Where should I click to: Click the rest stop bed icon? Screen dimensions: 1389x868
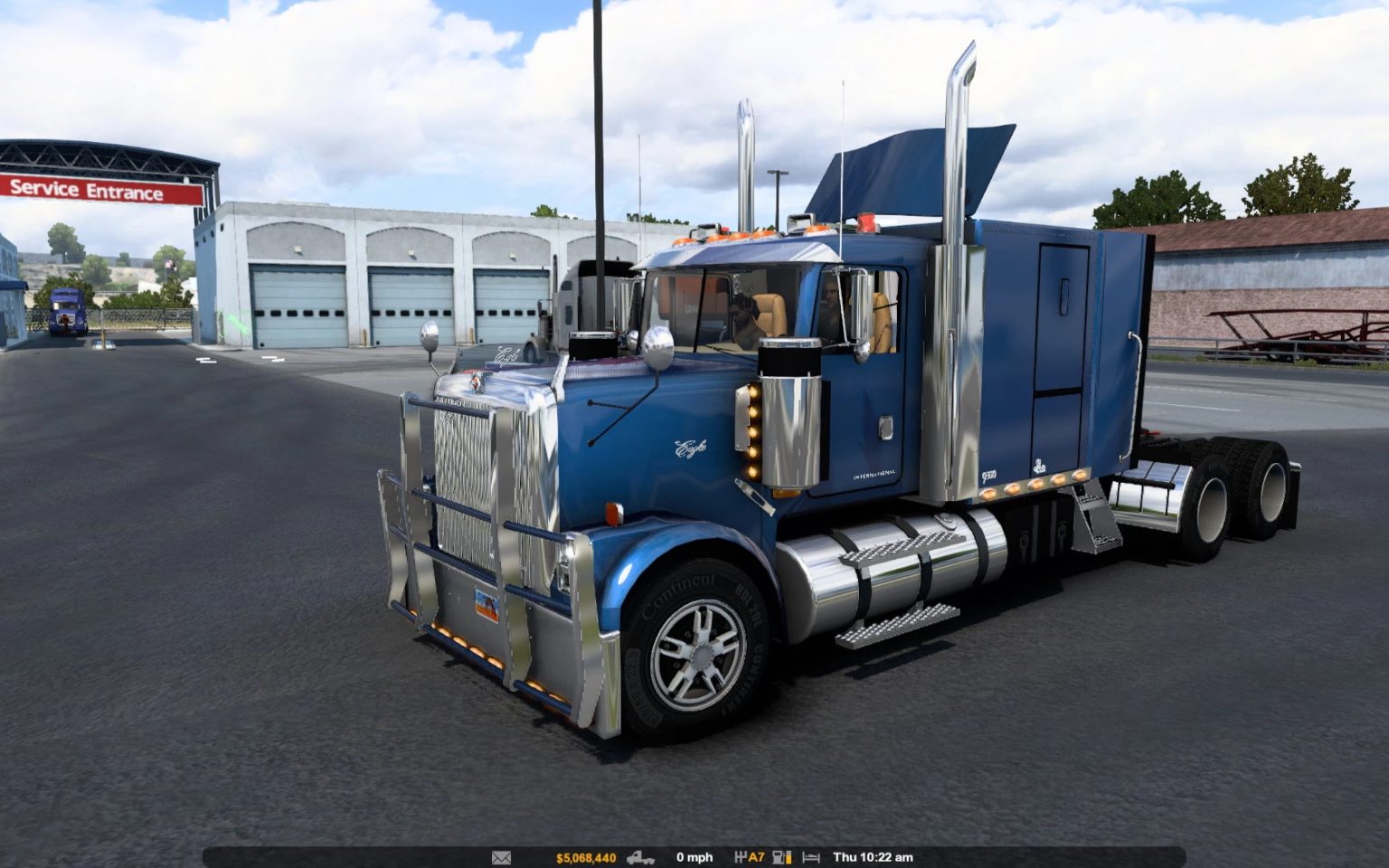[812, 856]
